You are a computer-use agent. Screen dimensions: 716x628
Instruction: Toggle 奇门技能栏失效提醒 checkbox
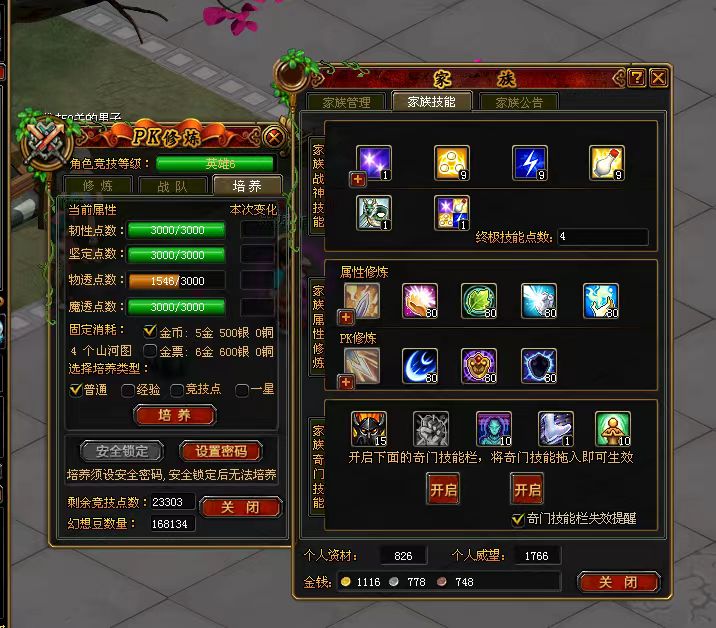pos(517,519)
